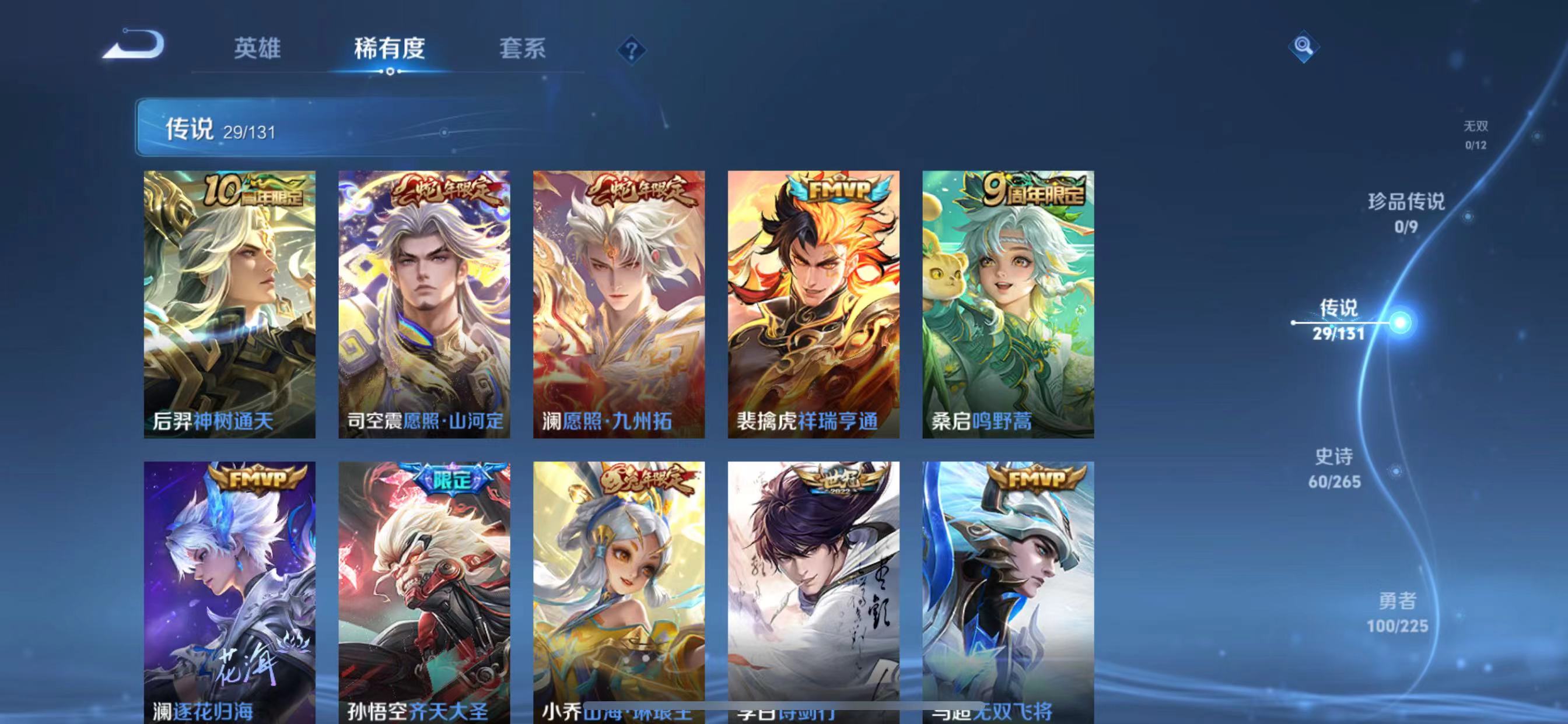This screenshot has height=724, width=1568.
Task: Click the 10周年限定 badge on 后羿's skin
Action: [254, 191]
